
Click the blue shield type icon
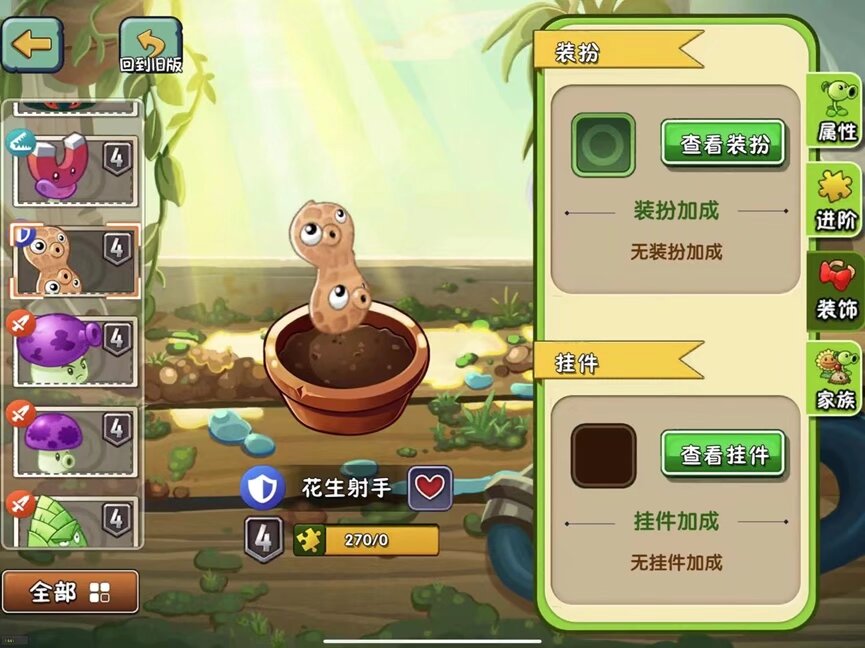(x=262, y=488)
